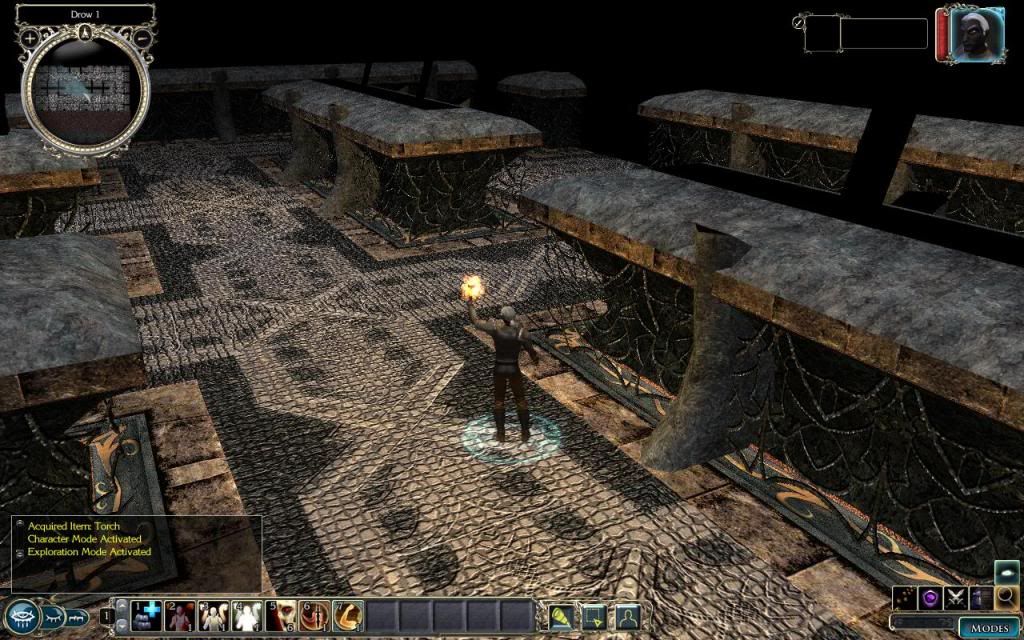This screenshot has height=640, width=1024.
Task: Activate hotbar slot 1 with the blue cross
Action: tap(148, 615)
